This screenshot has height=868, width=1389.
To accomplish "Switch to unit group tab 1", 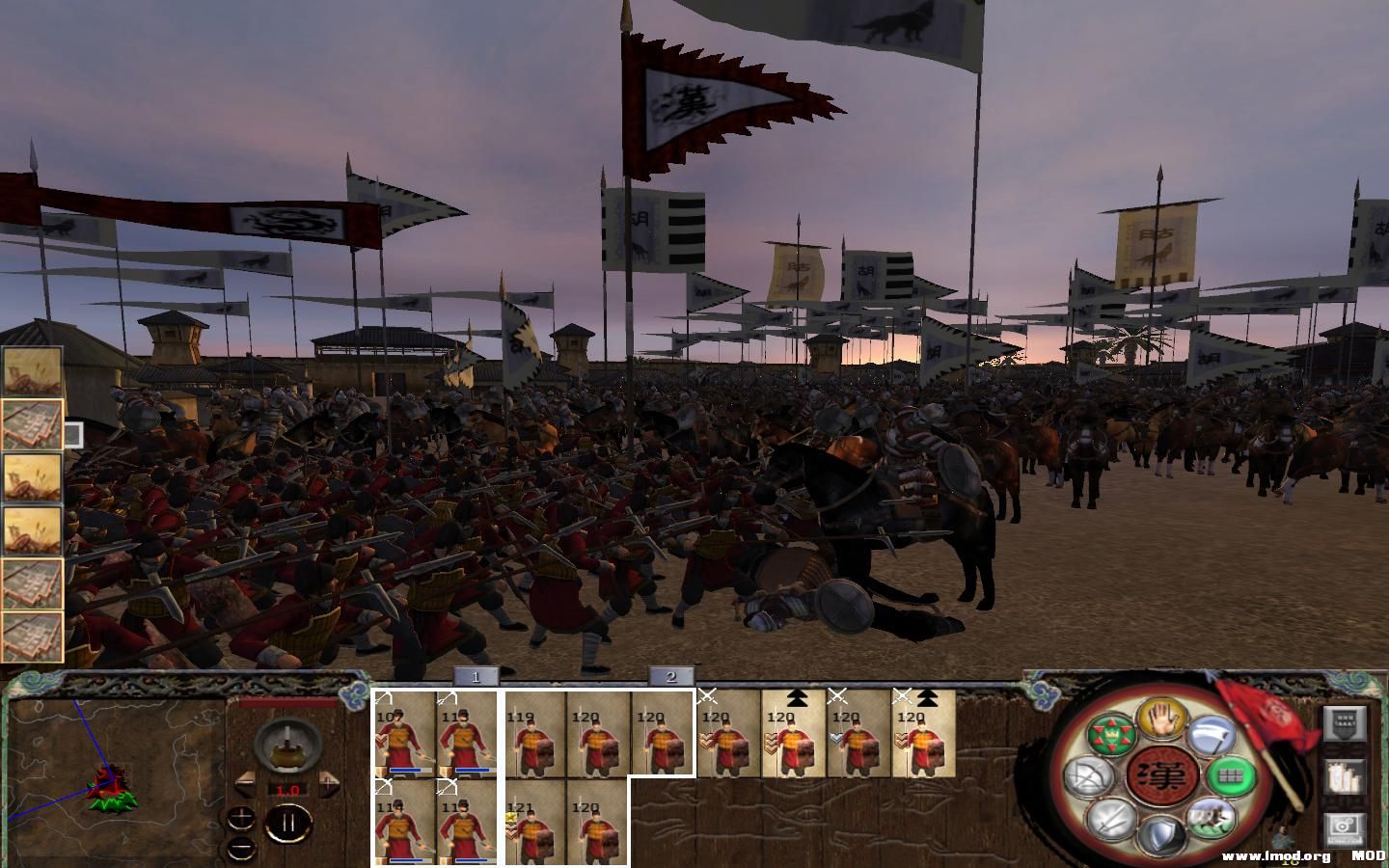I will pos(476,677).
